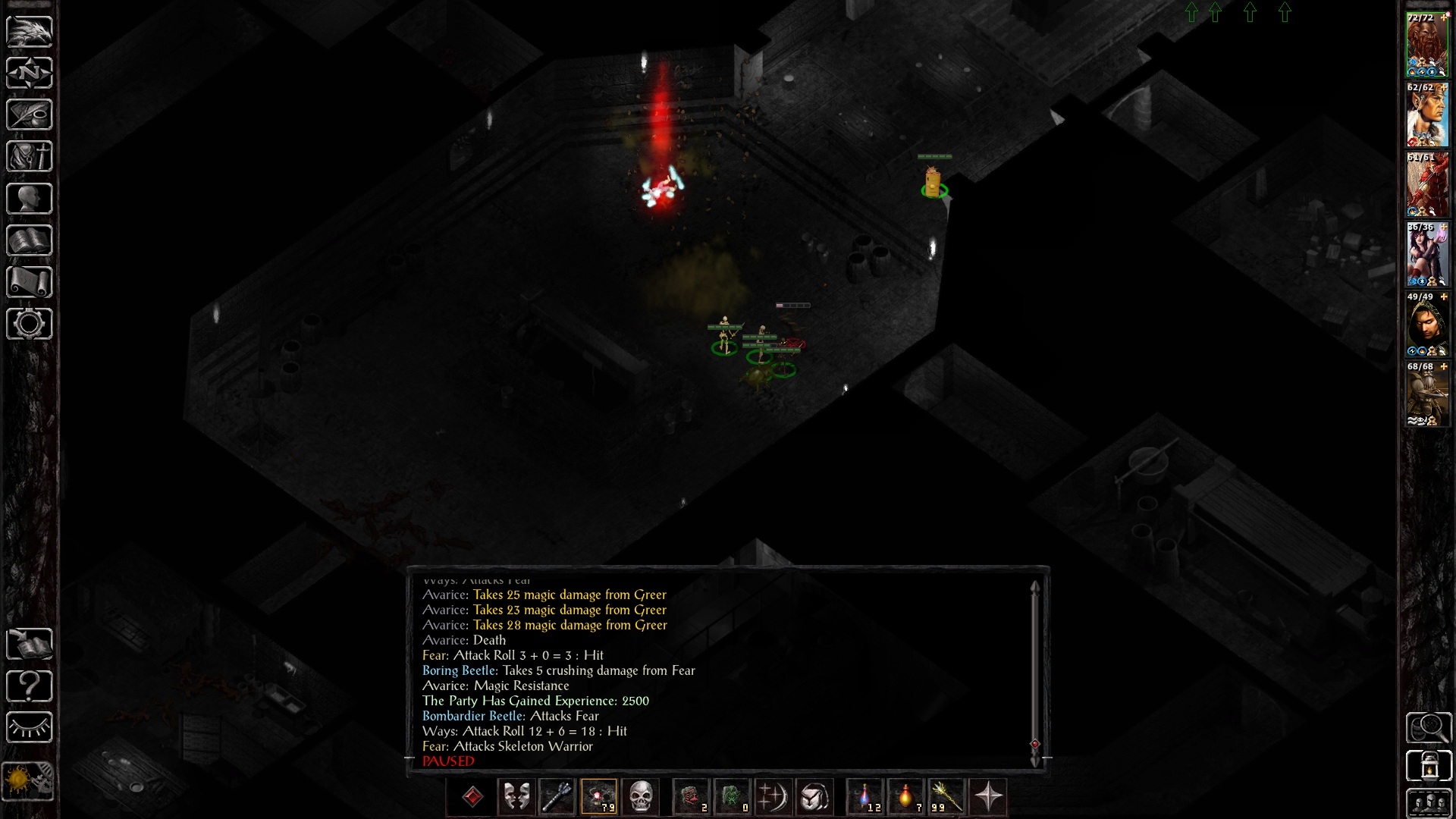The image size is (1456, 819).
Task: Open the area map with the compass button
Action: 30,74
